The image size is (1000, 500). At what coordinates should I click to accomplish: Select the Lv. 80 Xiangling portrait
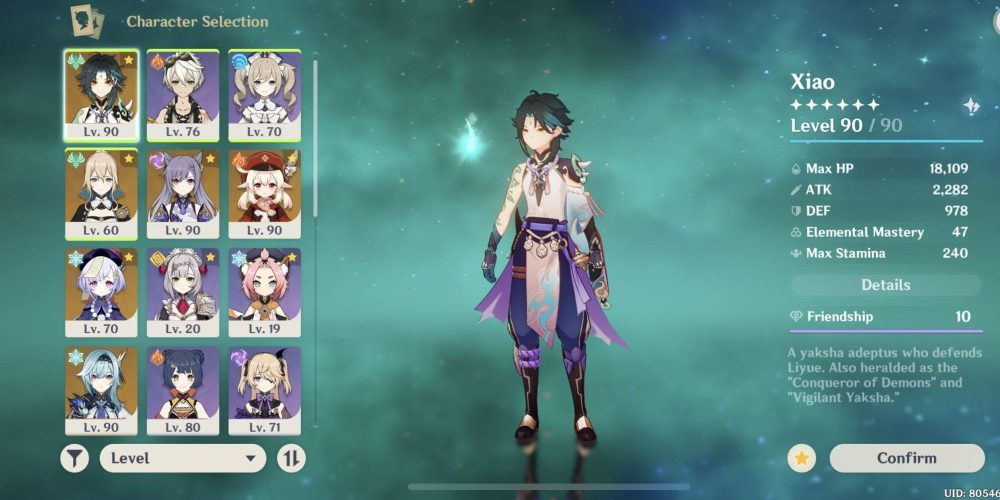pos(183,390)
